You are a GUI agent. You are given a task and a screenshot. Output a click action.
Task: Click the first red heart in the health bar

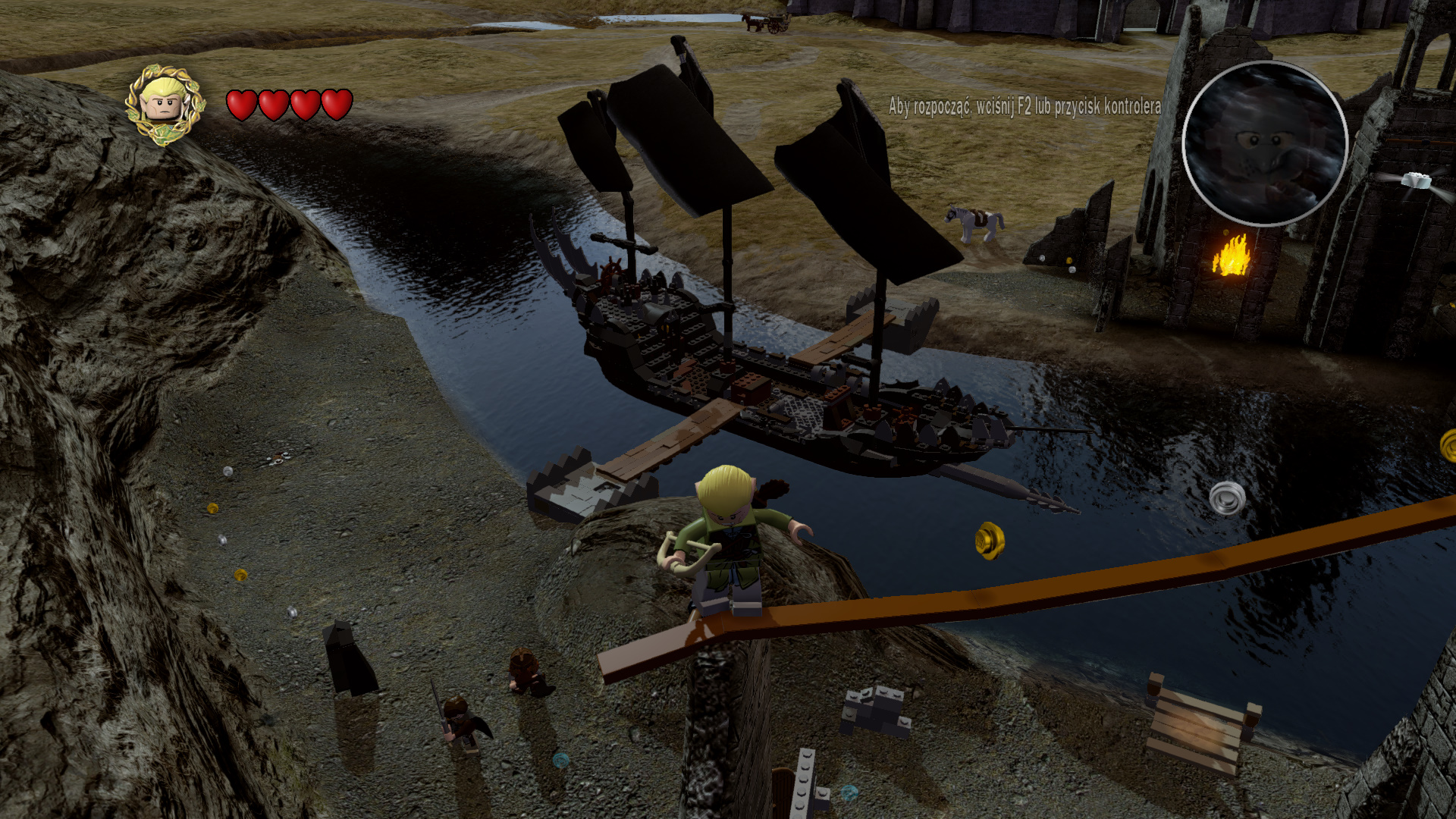tap(241, 103)
